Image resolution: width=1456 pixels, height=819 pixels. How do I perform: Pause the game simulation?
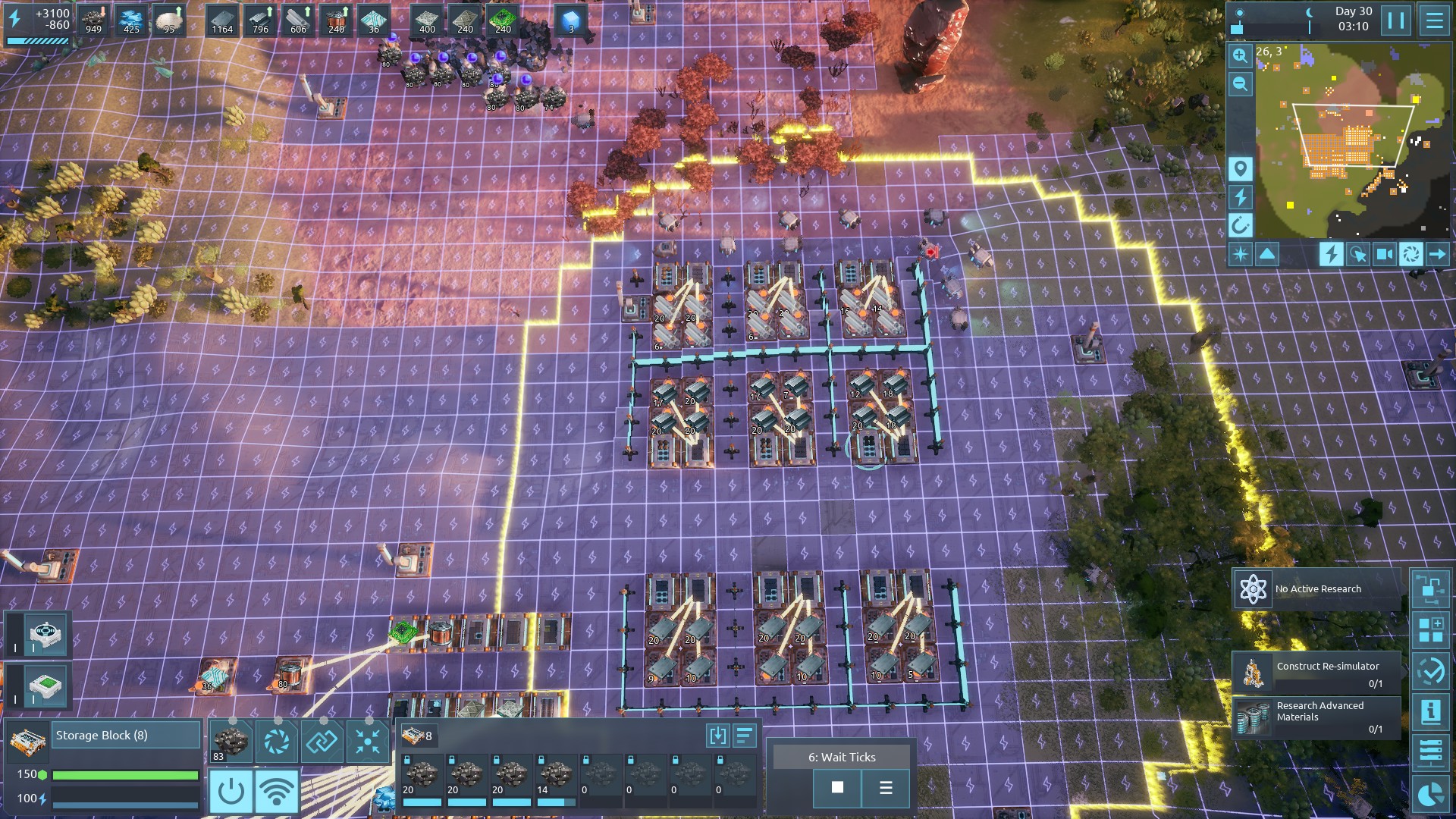(1396, 20)
